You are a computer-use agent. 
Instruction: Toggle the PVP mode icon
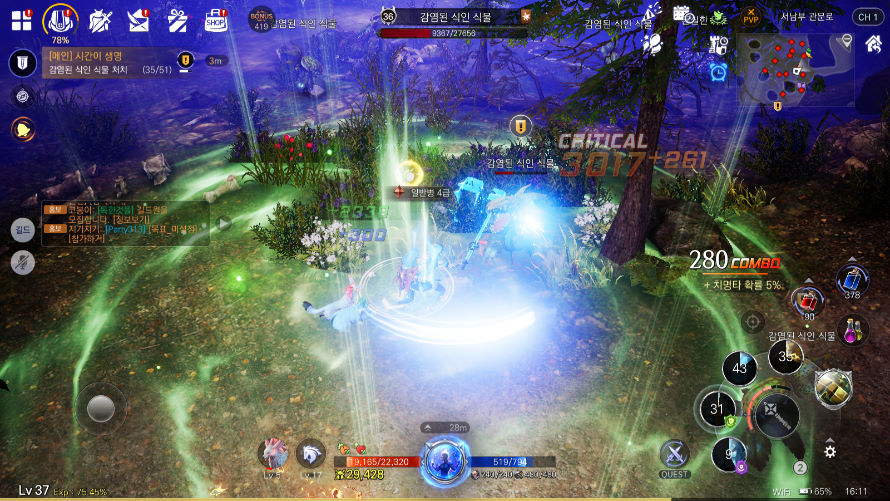click(750, 16)
